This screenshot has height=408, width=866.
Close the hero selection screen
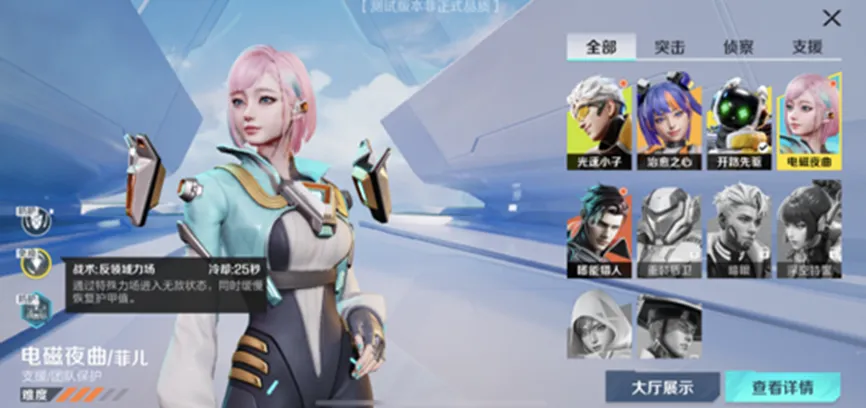coord(831,18)
